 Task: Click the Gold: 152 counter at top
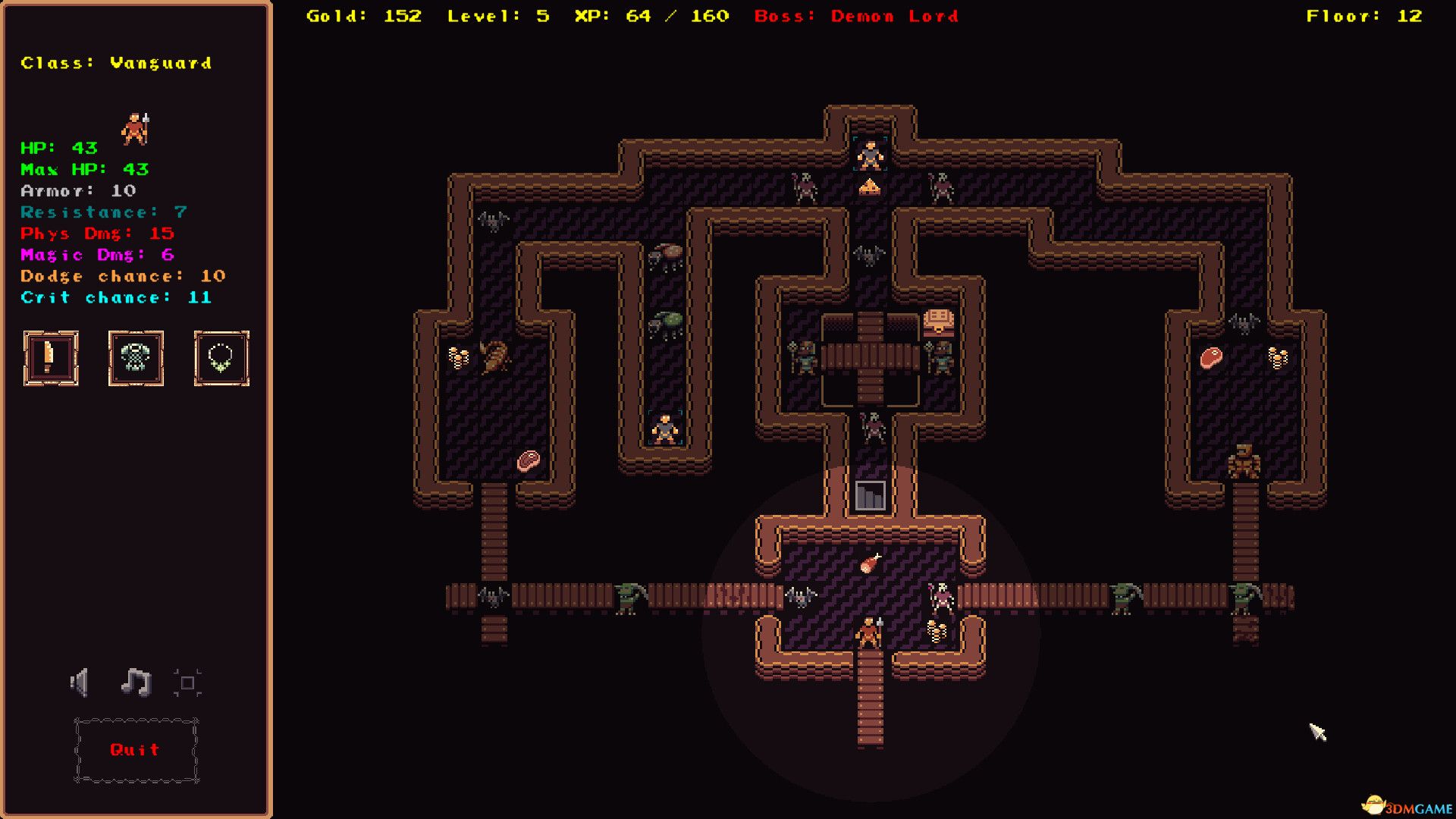click(362, 16)
